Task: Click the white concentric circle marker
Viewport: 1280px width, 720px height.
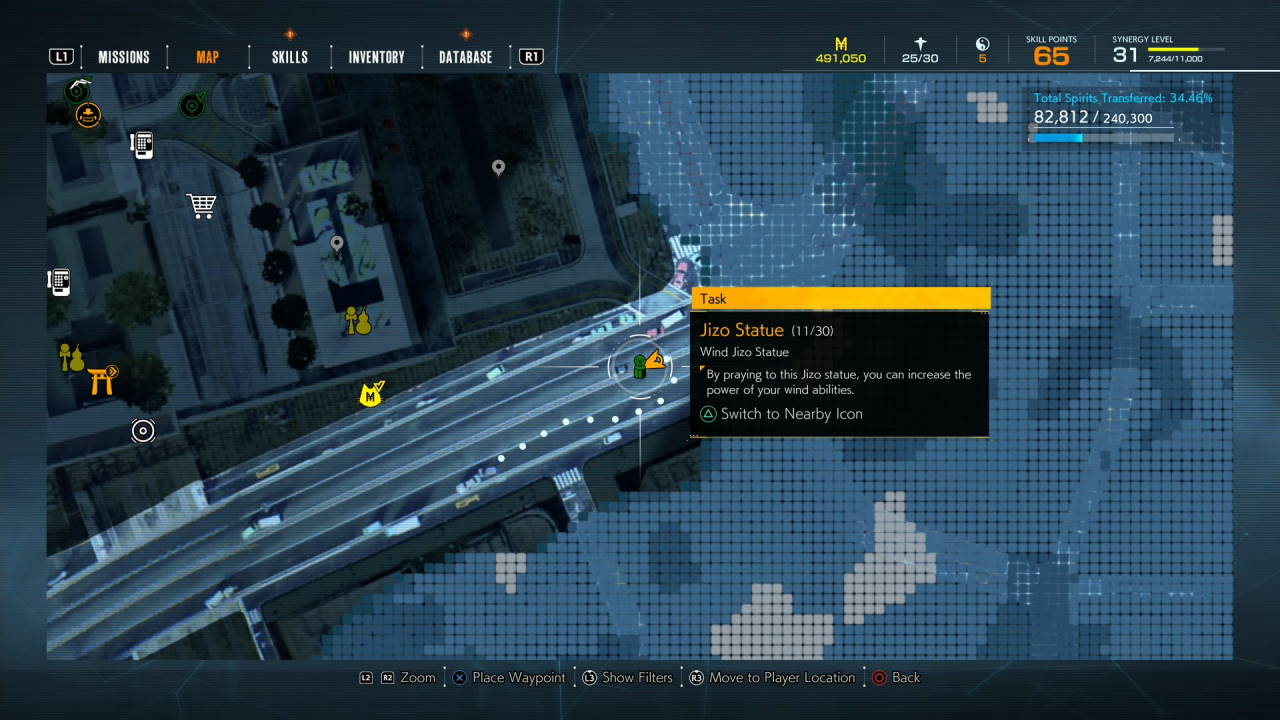Action: tap(143, 431)
